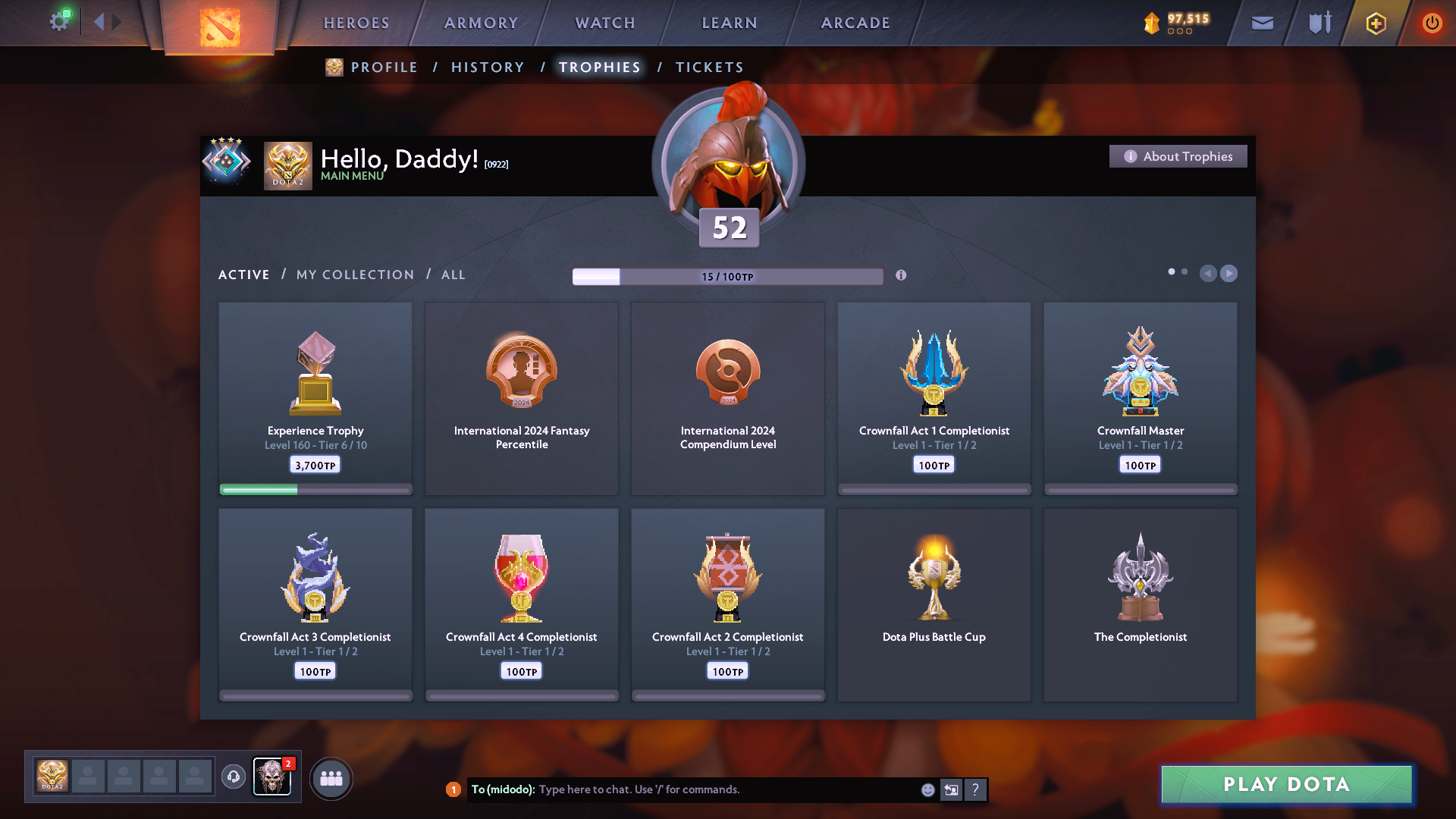Show the My Collection trophy filter
The height and width of the screenshot is (819, 1456).
coord(355,275)
